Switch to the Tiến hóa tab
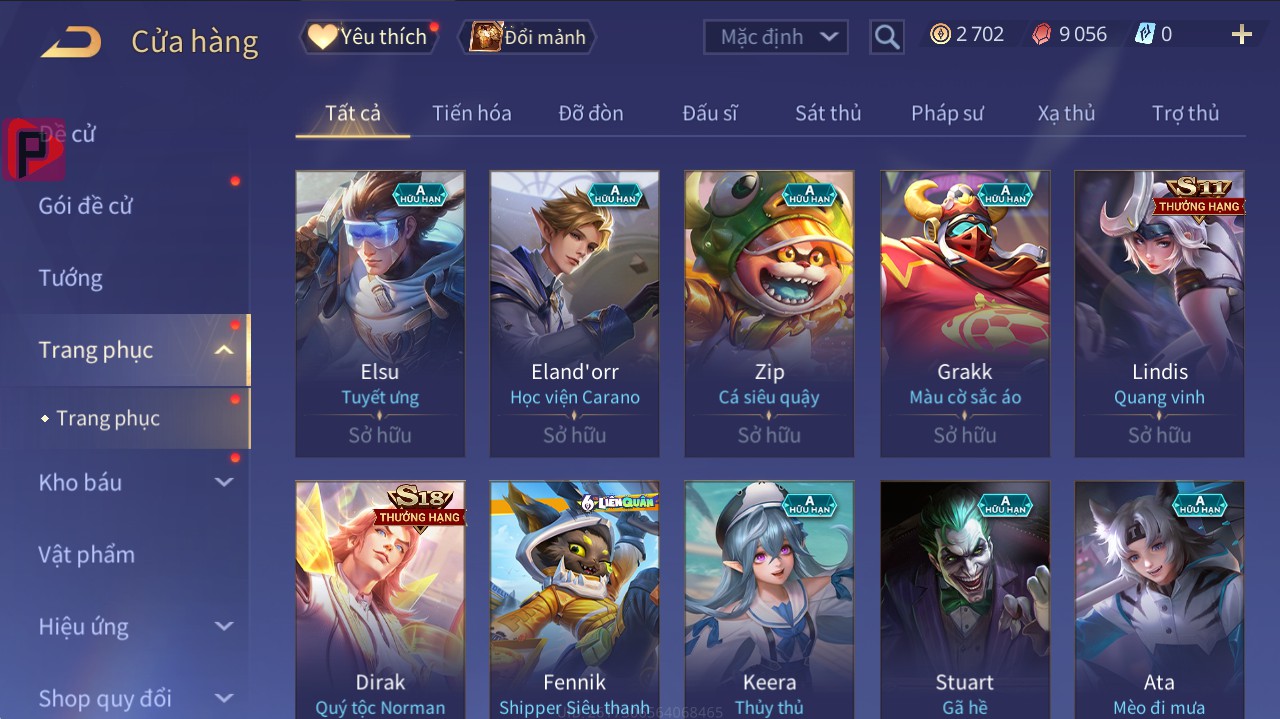This screenshot has height=719, width=1280. (x=471, y=113)
